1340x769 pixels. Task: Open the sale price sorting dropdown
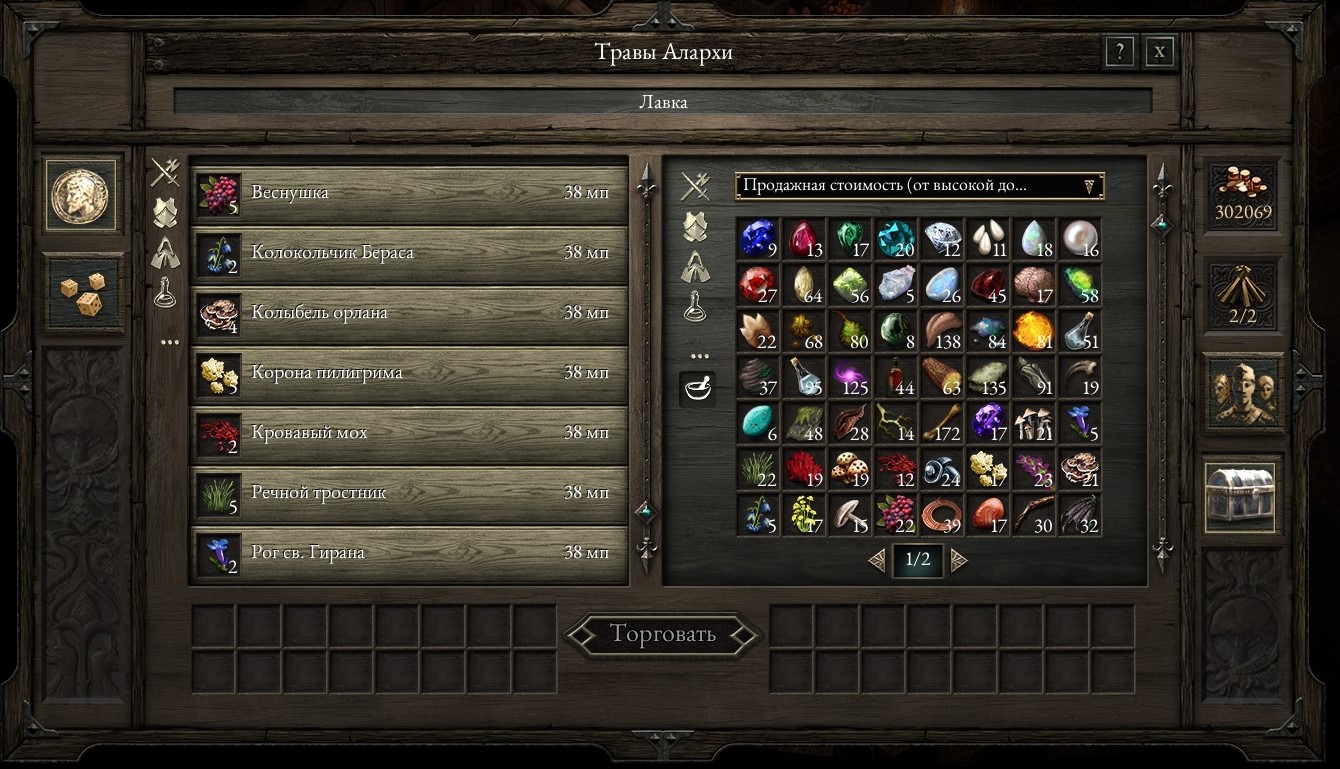click(x=919, y=186)
